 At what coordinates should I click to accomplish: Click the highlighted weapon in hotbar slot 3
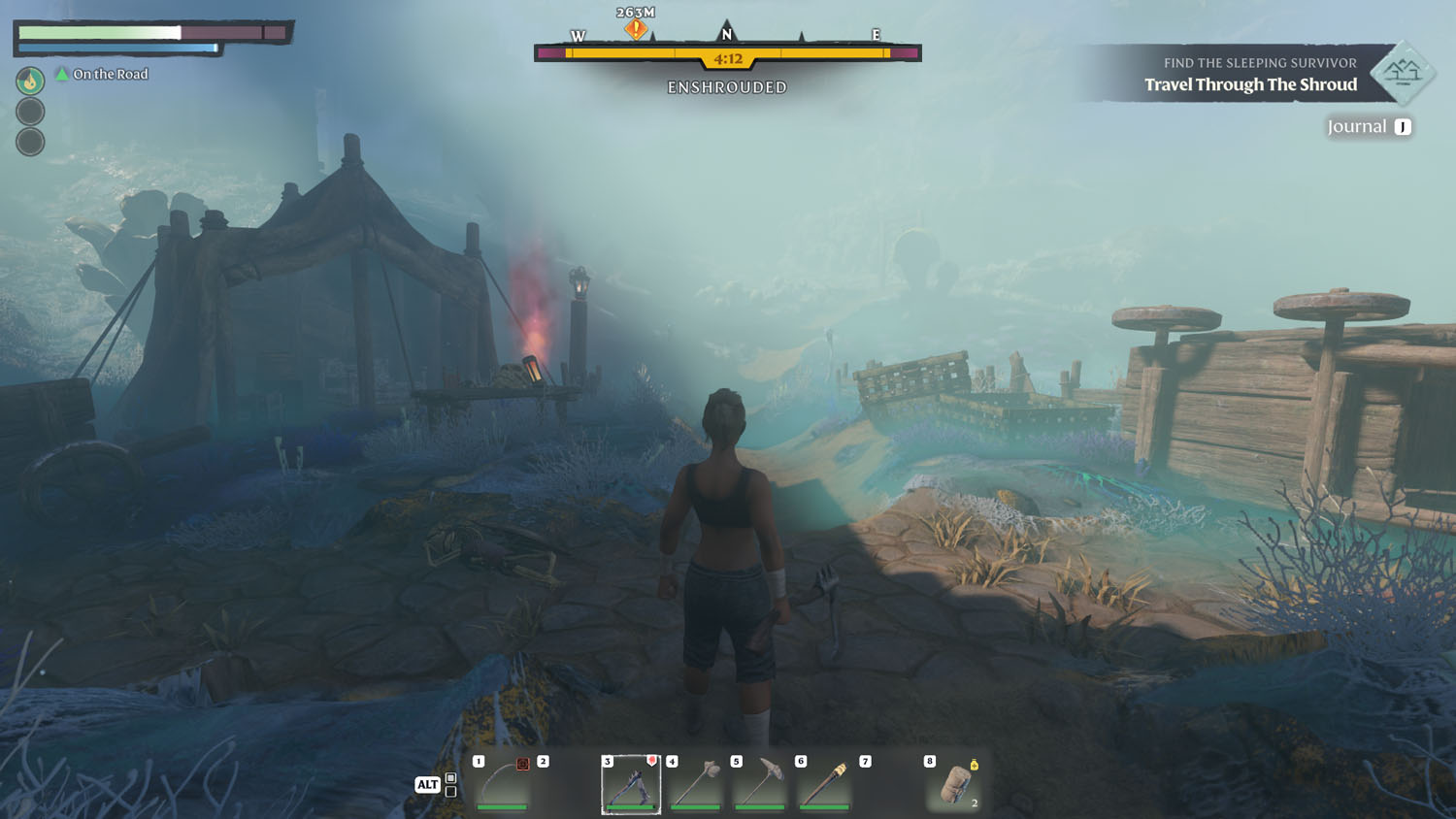[631, 784]
